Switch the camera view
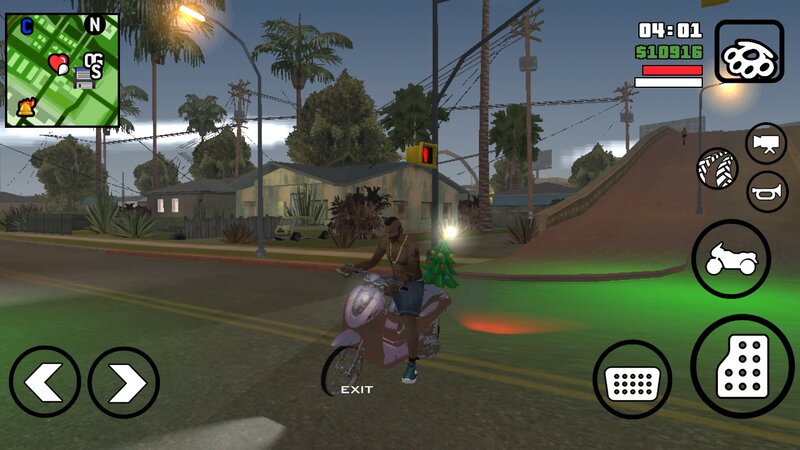Screen dimensions: 800x450 coord(766,144)
